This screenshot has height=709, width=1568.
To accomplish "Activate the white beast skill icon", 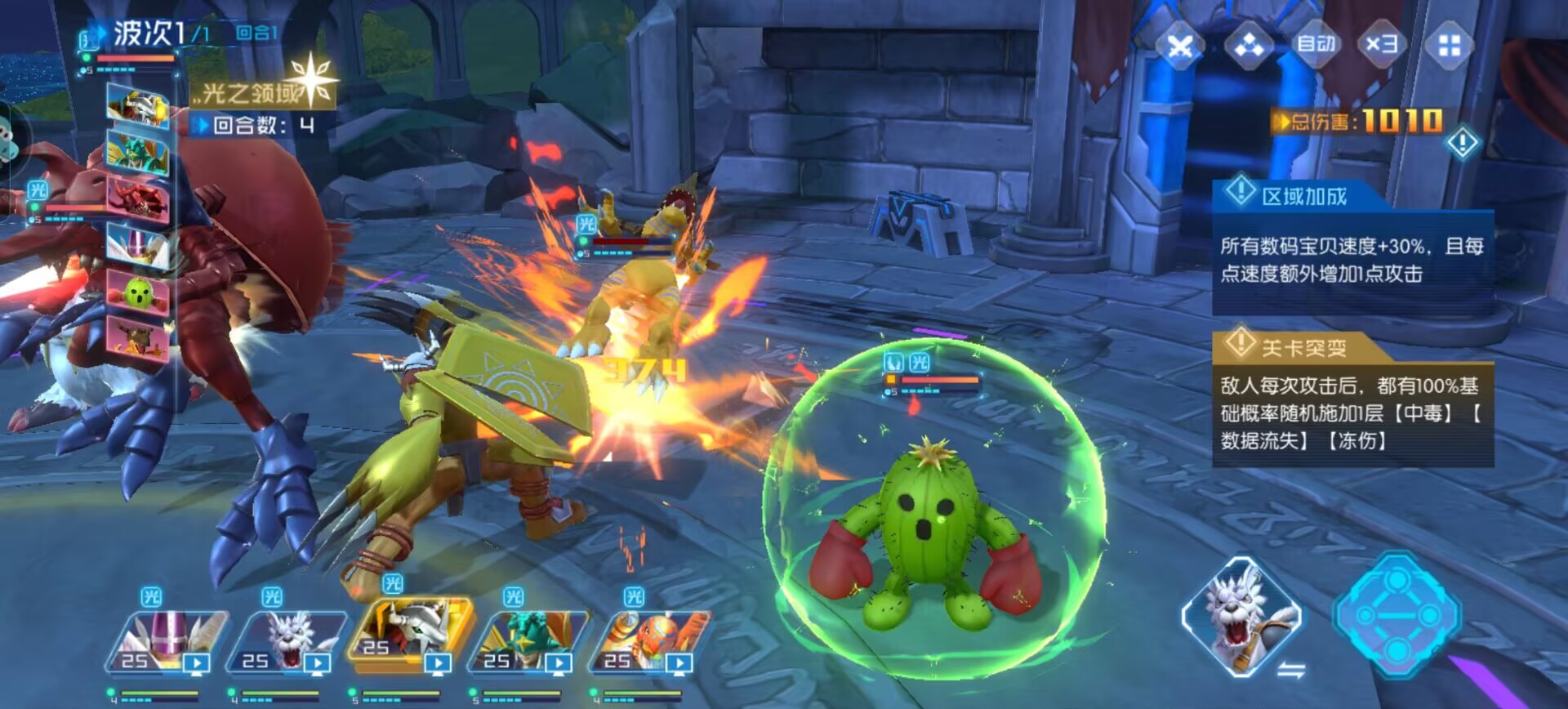I will point(1241,614).
